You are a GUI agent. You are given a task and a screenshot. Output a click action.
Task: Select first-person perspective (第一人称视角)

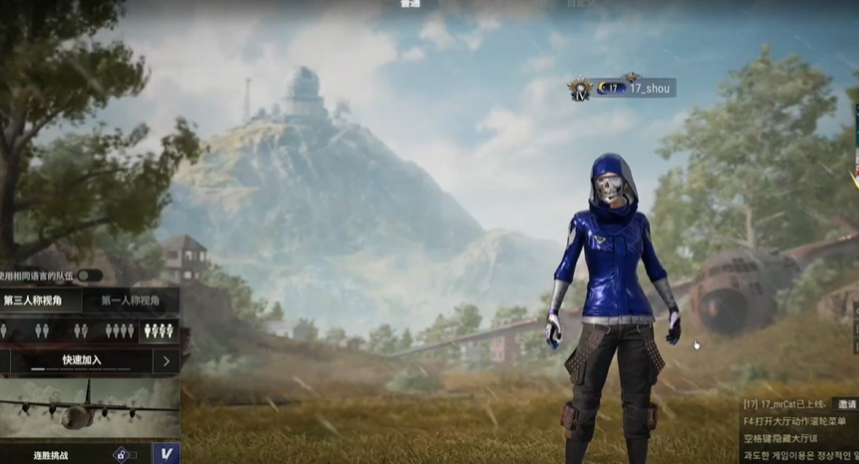[130, 300]
